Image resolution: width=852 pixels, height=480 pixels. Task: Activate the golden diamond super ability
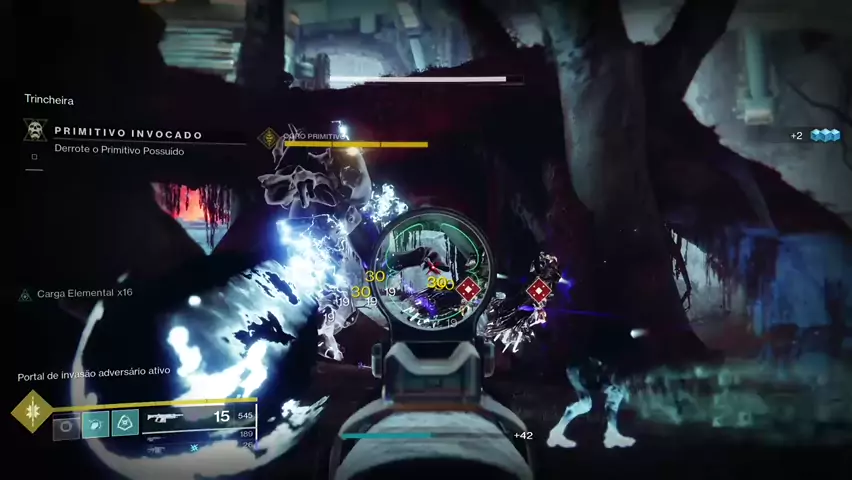pos(31,412)
